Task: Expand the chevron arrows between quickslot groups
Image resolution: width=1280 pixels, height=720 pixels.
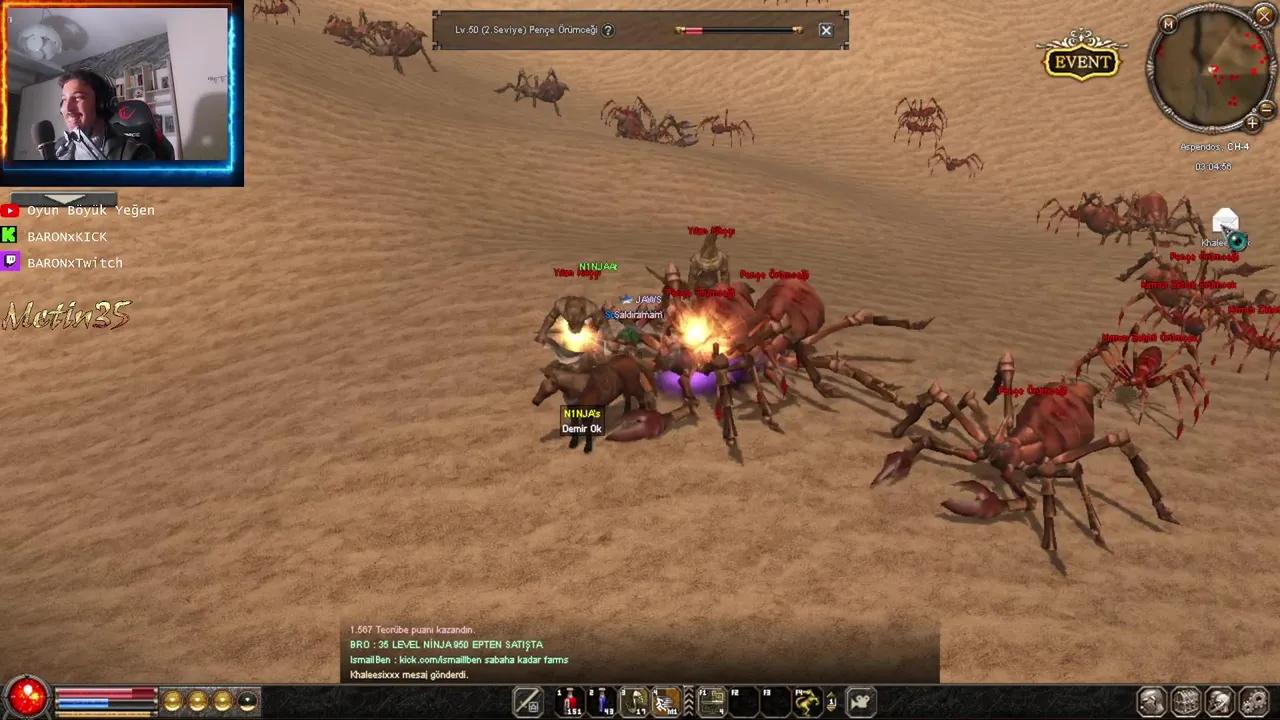Action: point(688,702)
